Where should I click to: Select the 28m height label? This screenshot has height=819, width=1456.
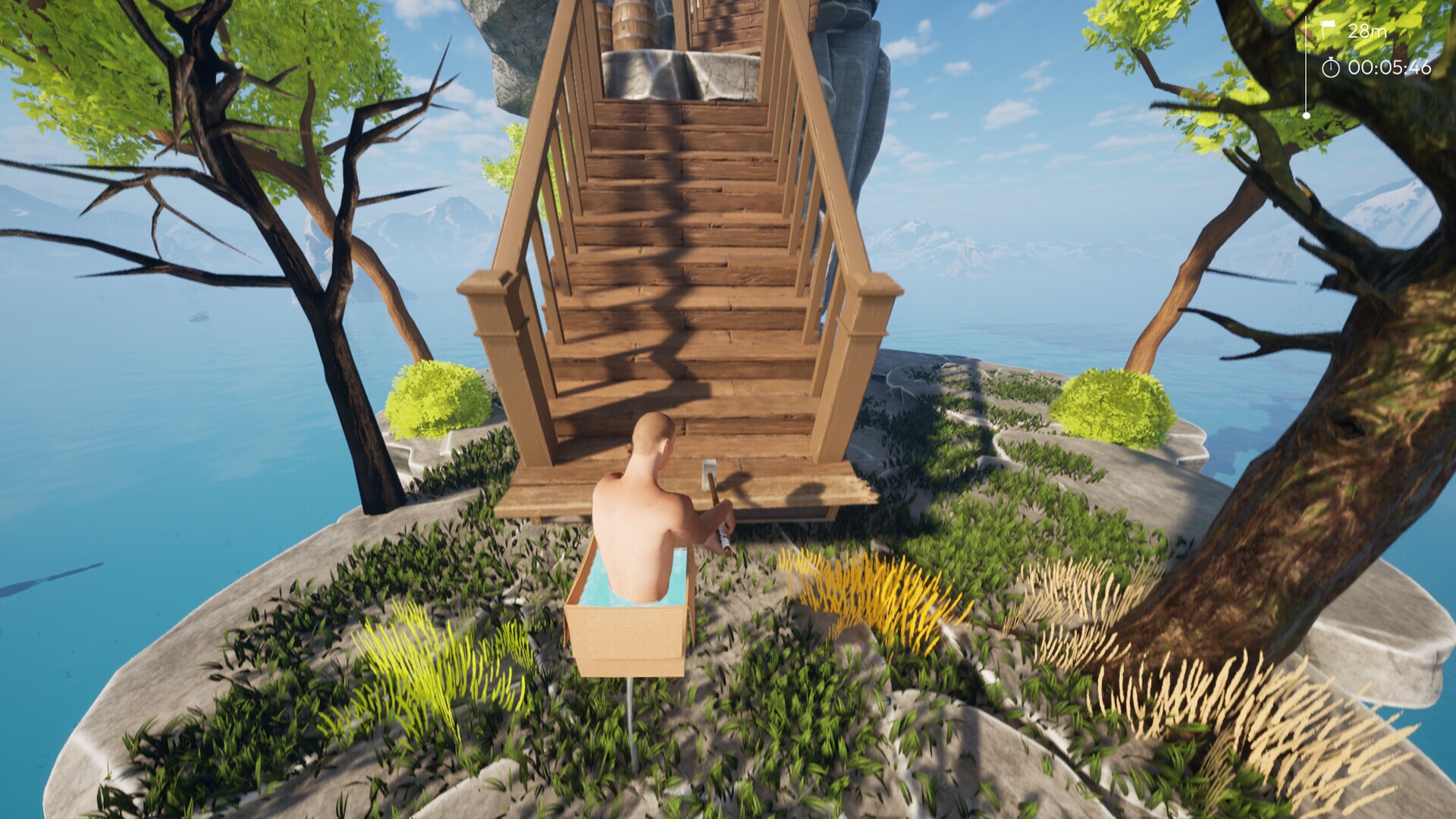(1367, 31)
